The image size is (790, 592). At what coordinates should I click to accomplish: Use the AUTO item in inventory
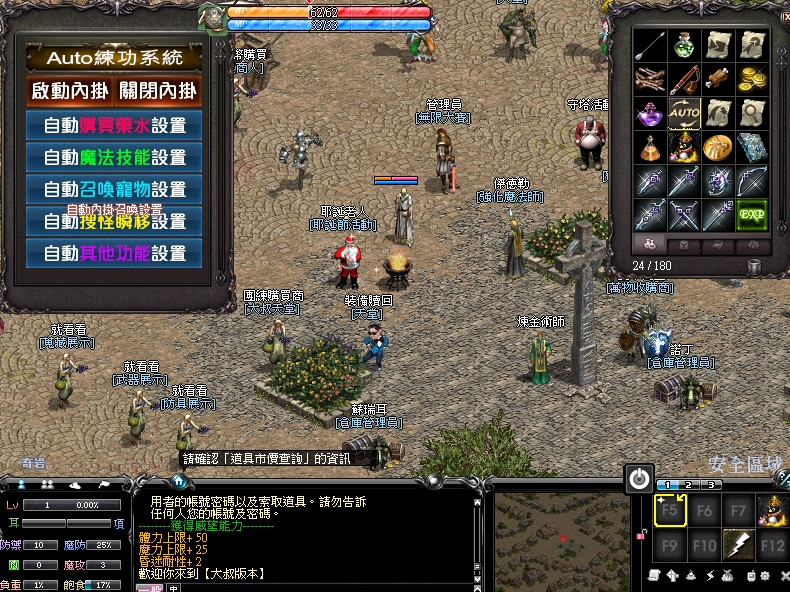[x=685, y=113]
